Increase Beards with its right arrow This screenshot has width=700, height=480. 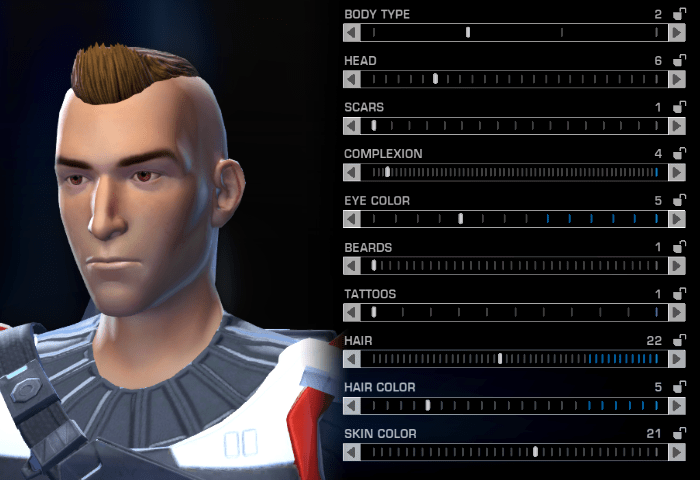677,266
